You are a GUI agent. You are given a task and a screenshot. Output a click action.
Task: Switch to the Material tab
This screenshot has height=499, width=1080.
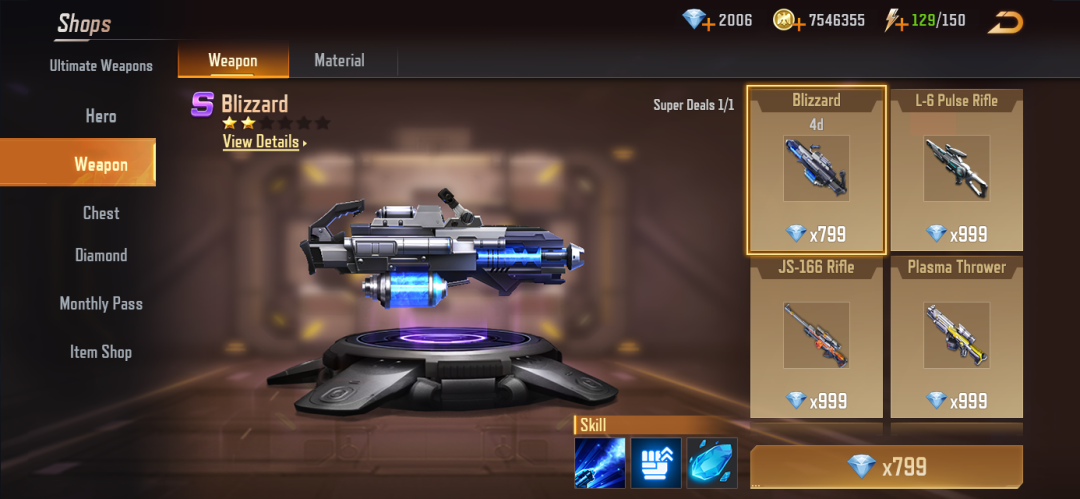(x=339, y=61)
